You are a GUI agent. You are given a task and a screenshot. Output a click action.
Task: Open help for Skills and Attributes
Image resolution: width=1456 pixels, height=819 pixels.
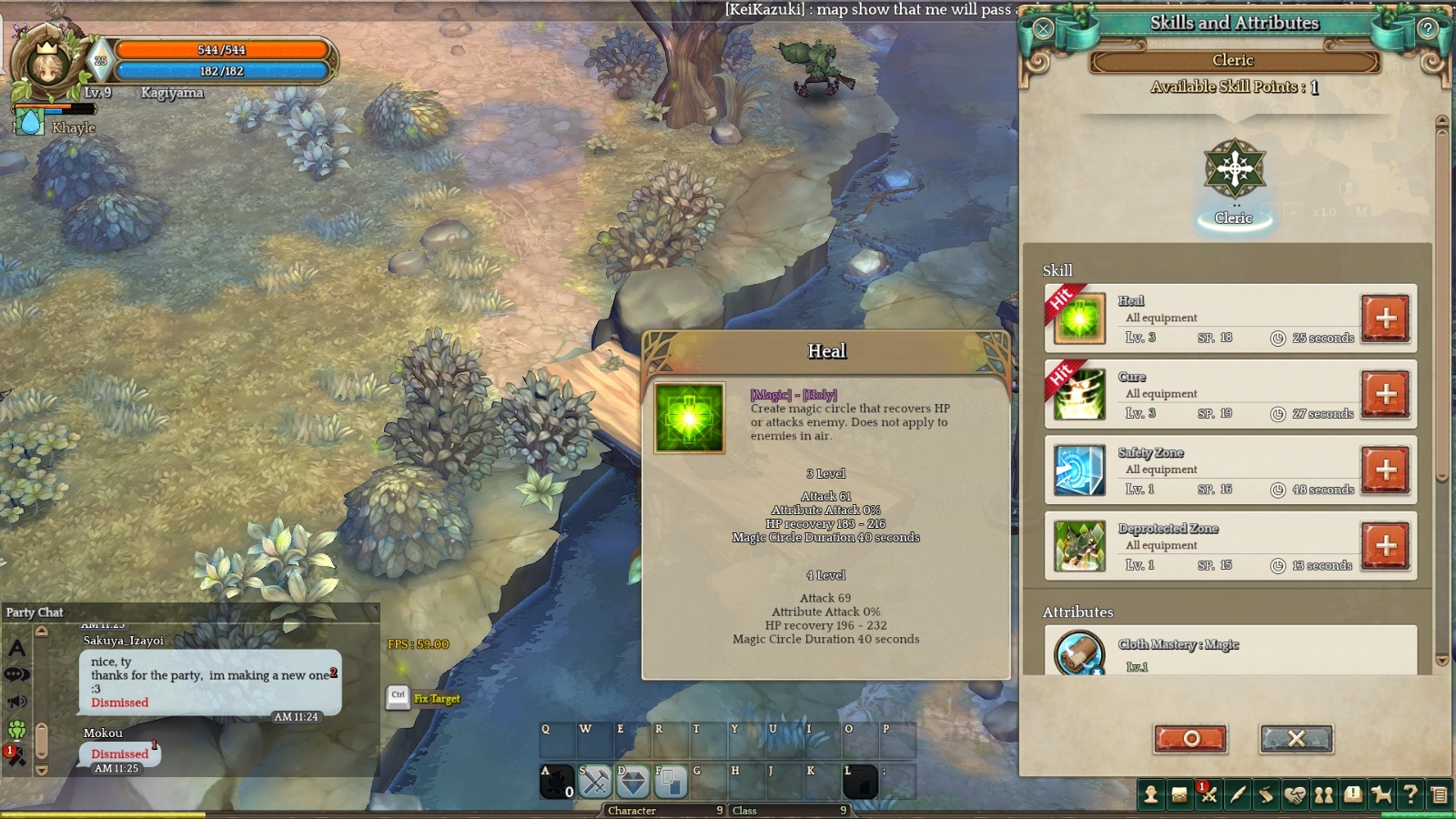[1428, 28]
